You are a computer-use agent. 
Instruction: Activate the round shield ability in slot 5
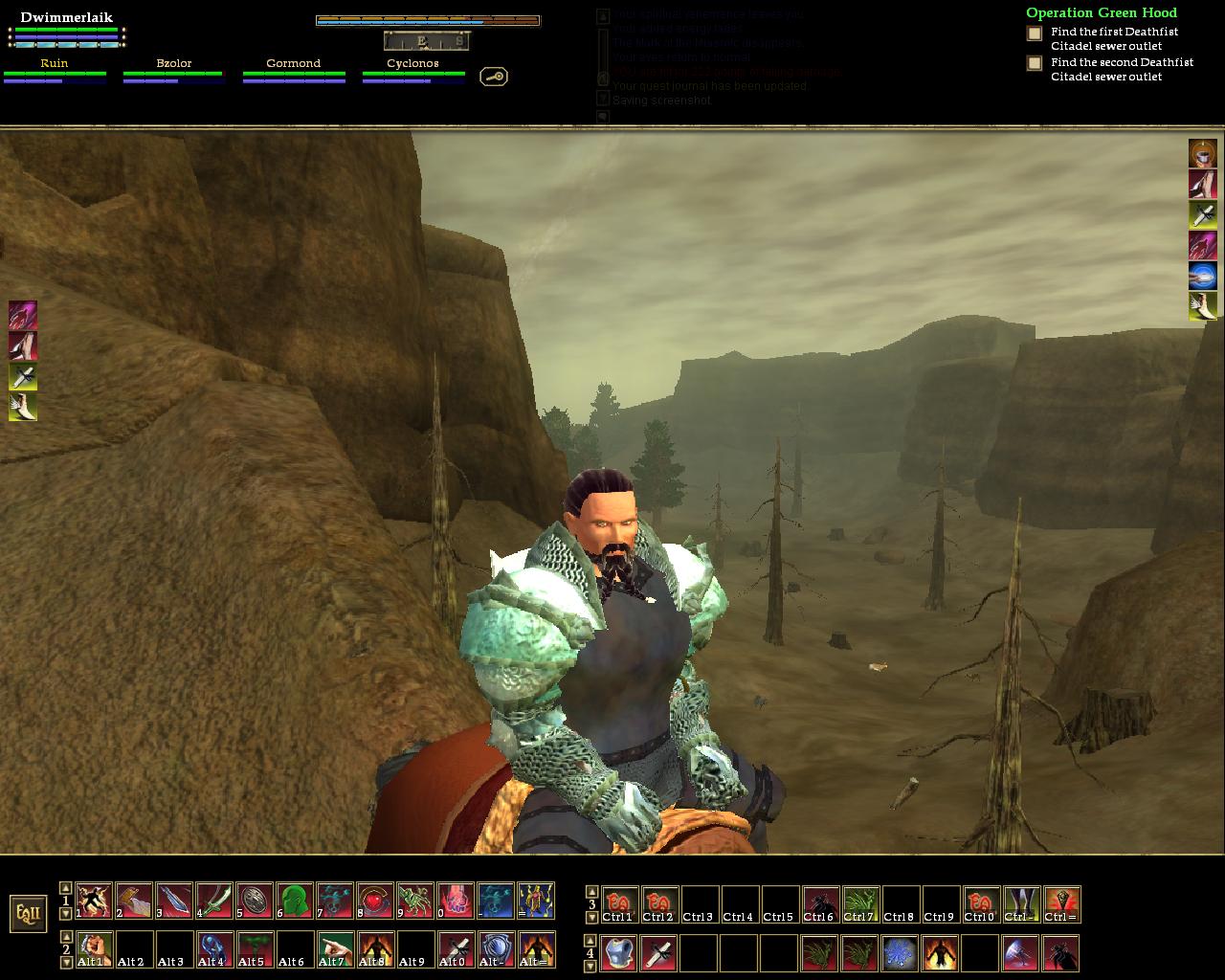click(255, 901)
